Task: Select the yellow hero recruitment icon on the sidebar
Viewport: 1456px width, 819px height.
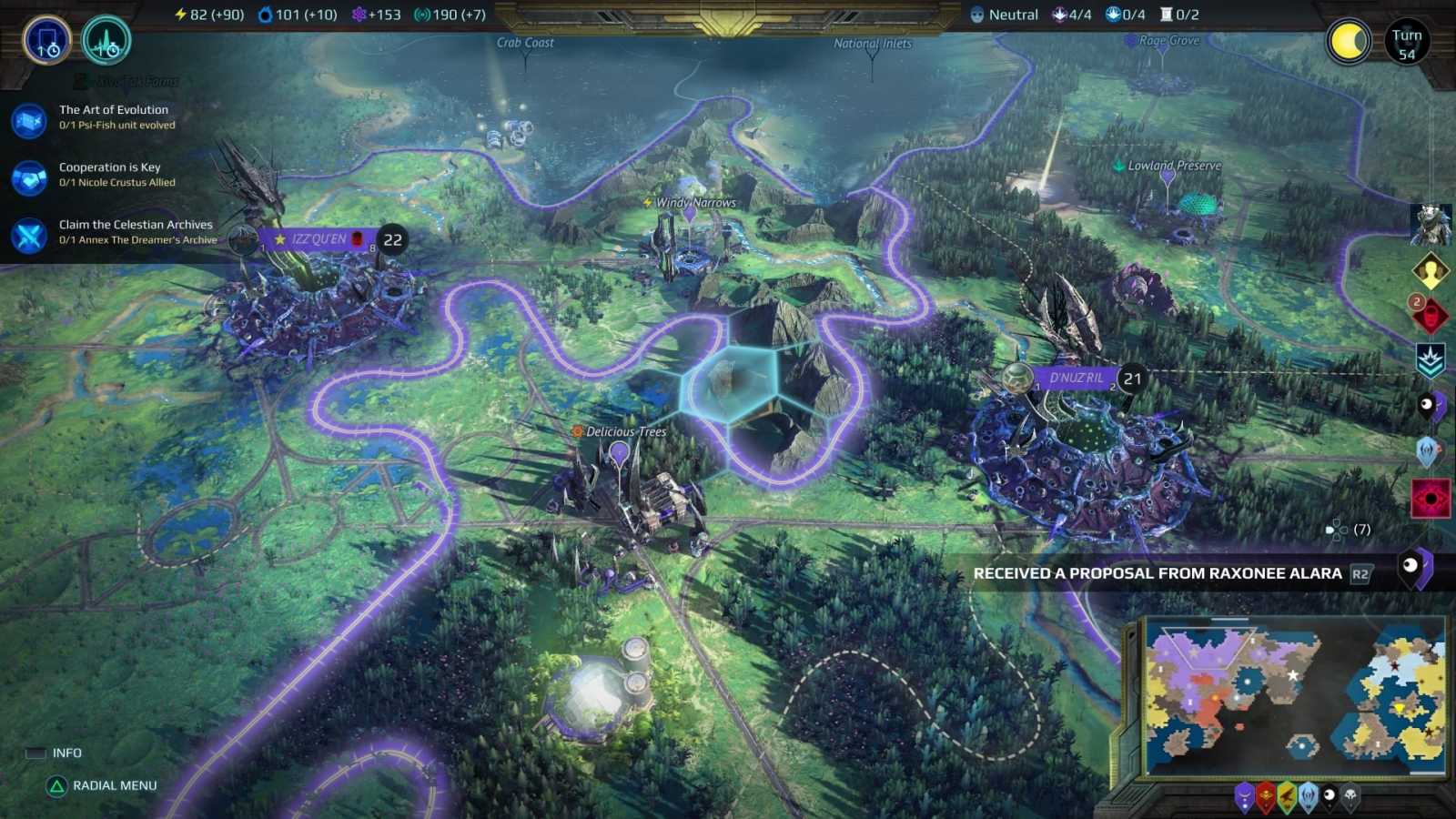Action: [1429, 270]
